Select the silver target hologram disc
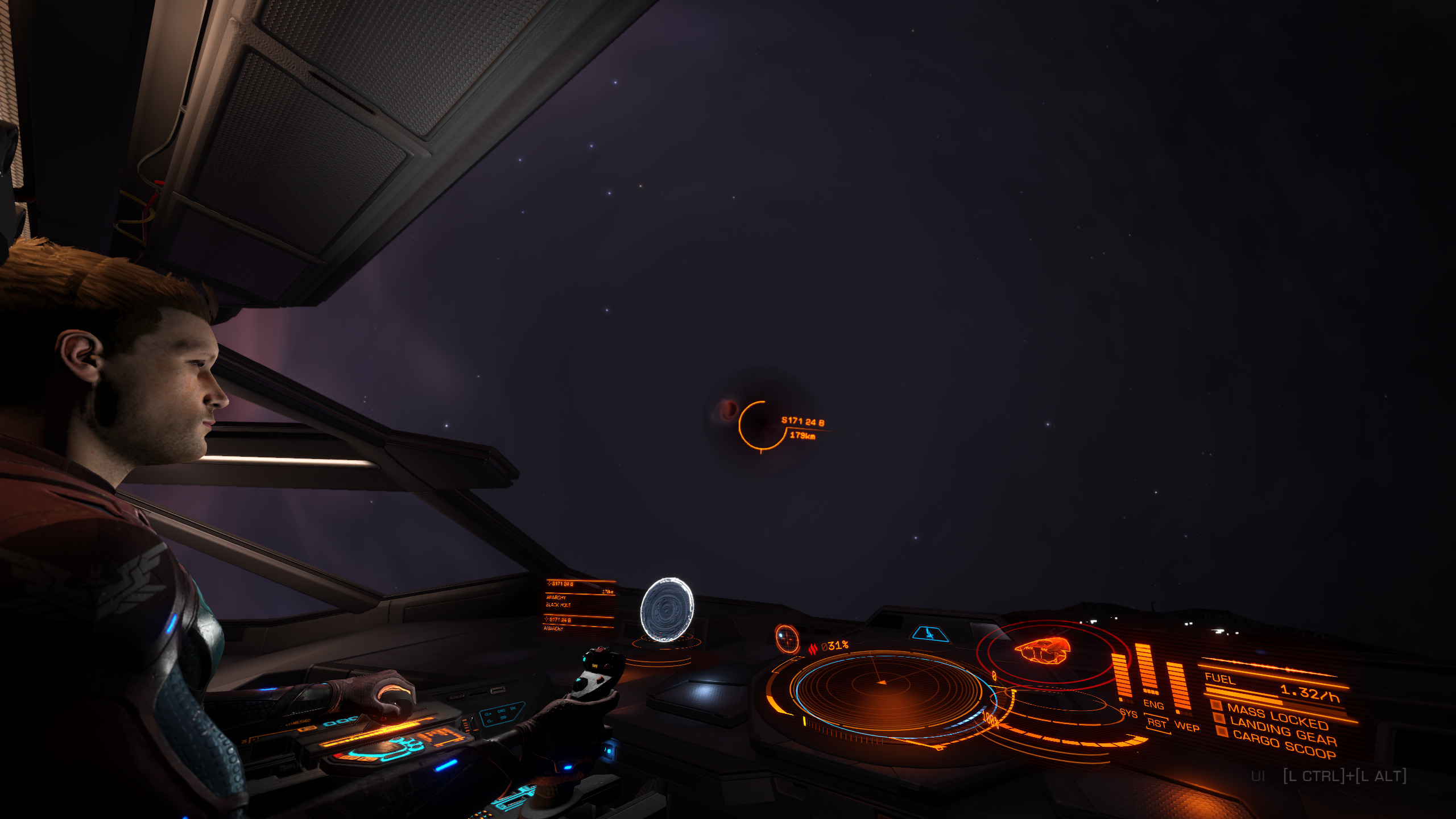The width and height of the screenshot is (1456, 819). coord(667,610)
